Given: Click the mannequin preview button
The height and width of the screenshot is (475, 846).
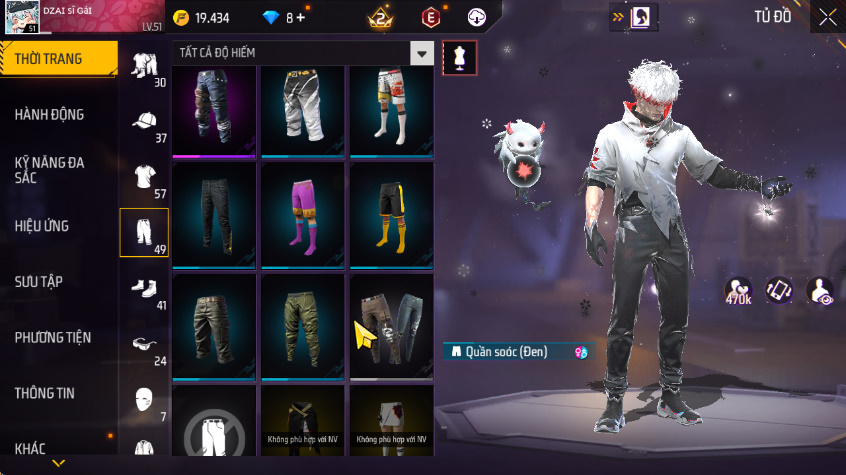Looking at the screenshot, I should 459,58.
